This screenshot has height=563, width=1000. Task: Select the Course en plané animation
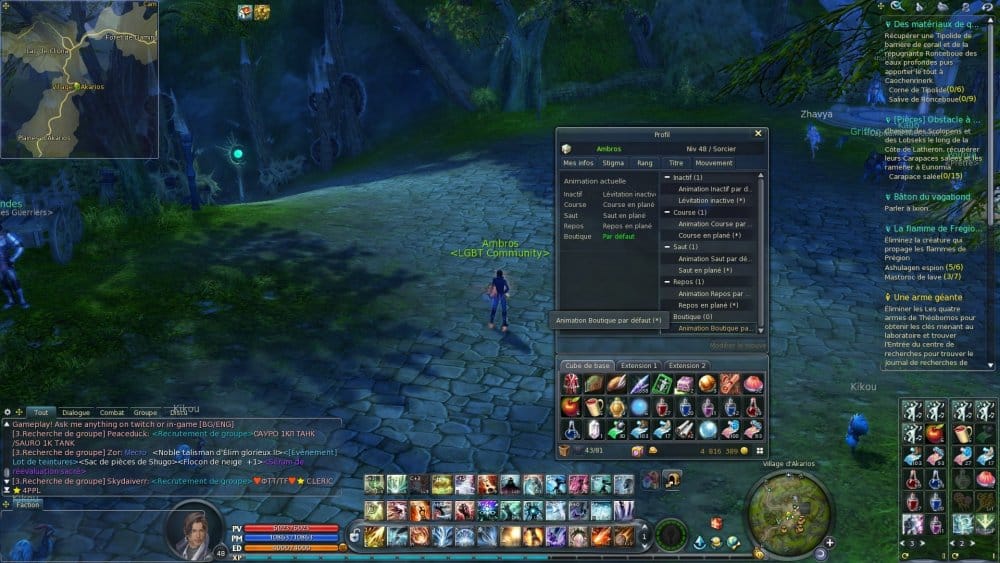(x=709, y=235)
